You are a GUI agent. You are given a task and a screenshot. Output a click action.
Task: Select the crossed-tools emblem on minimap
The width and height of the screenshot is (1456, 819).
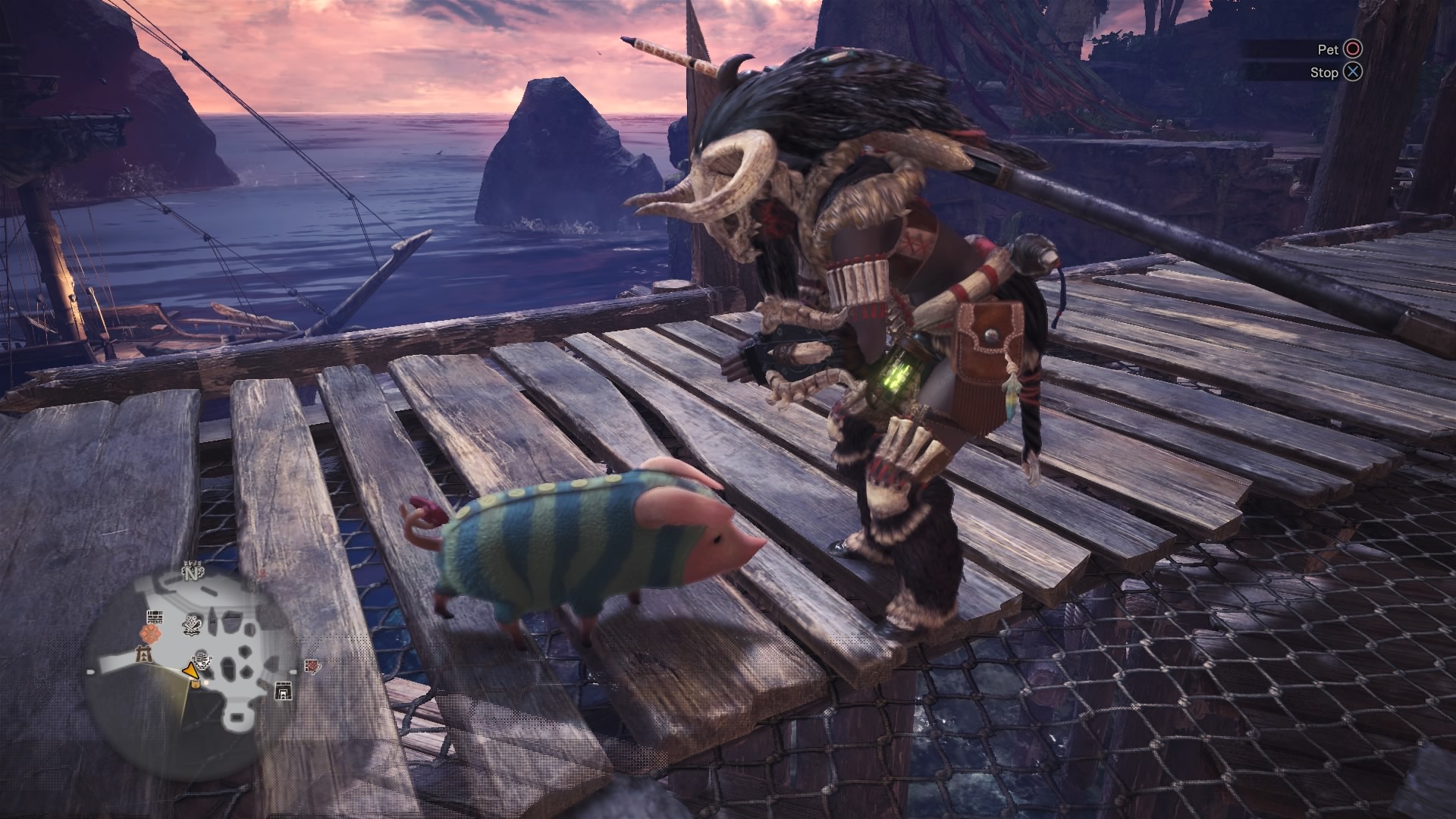(190, 624)
